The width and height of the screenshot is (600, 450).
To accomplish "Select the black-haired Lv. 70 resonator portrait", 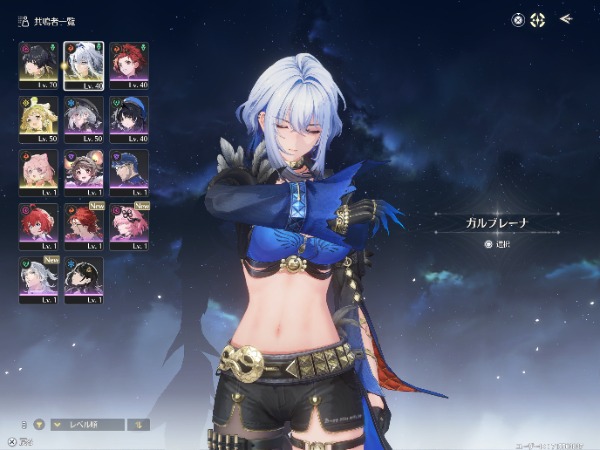I will pos(38,65).
